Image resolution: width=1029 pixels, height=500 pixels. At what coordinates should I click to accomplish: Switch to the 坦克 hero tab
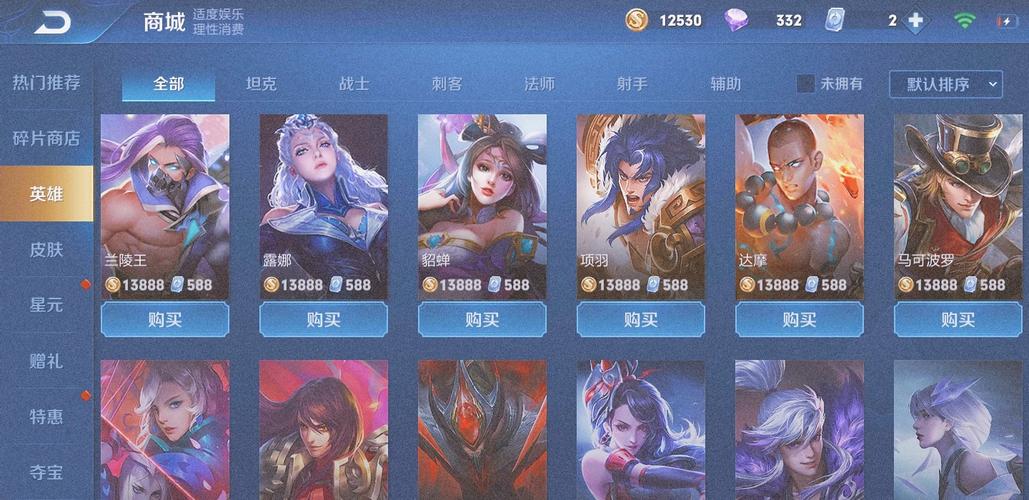261,84
